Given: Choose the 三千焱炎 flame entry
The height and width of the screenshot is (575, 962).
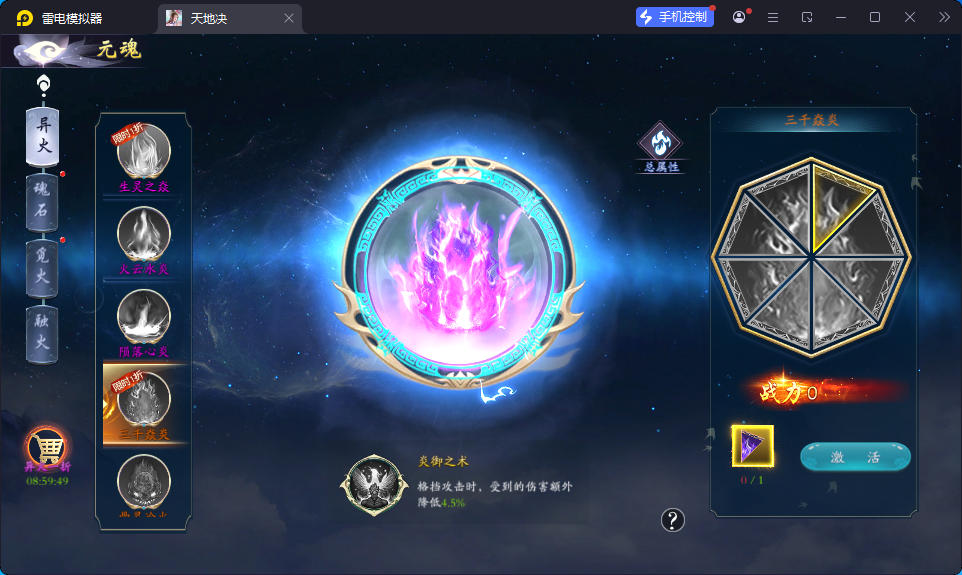Looking at the screenshot, I should pos(144,402).
